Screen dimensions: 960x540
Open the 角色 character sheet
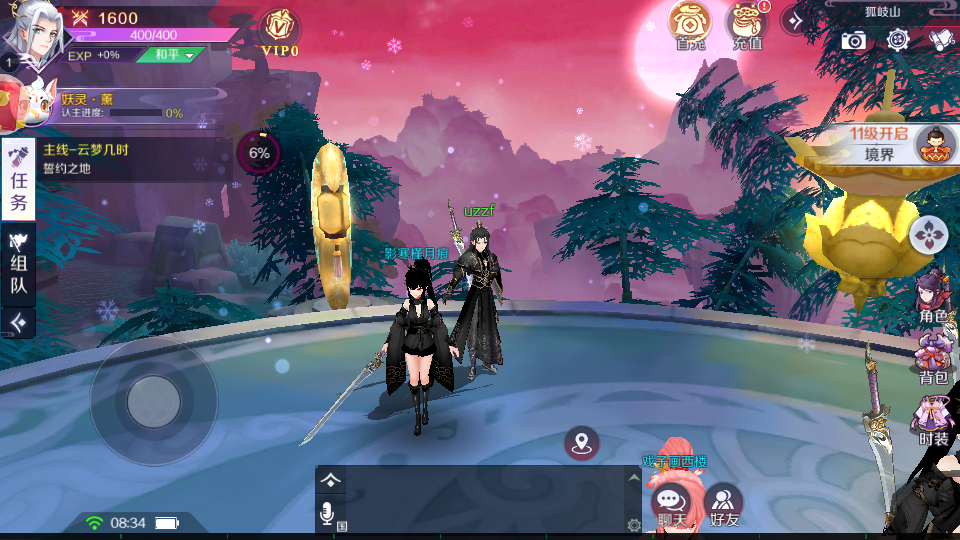933,296
